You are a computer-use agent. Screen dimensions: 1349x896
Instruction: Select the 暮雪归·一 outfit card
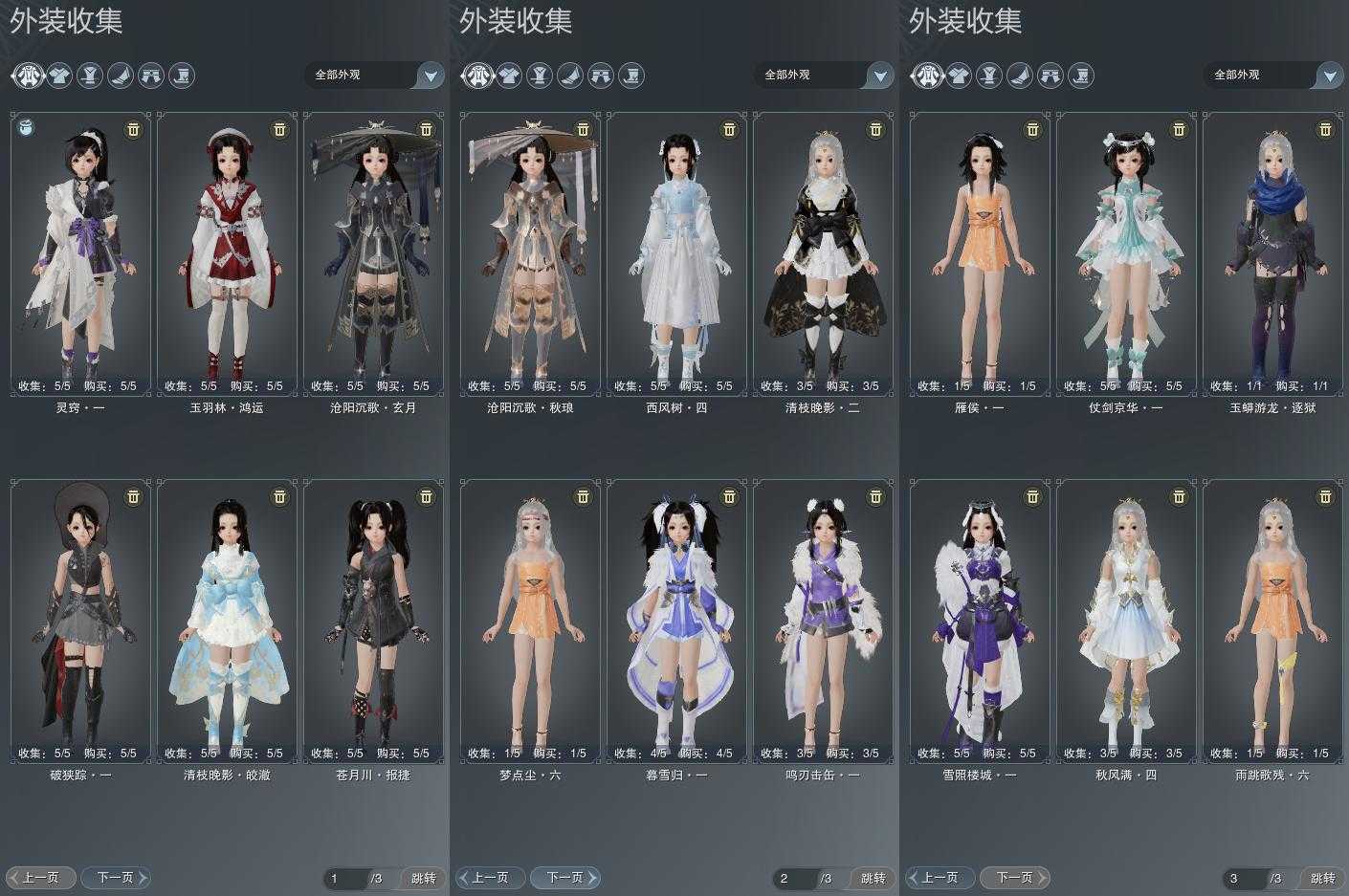coord(676,622)
